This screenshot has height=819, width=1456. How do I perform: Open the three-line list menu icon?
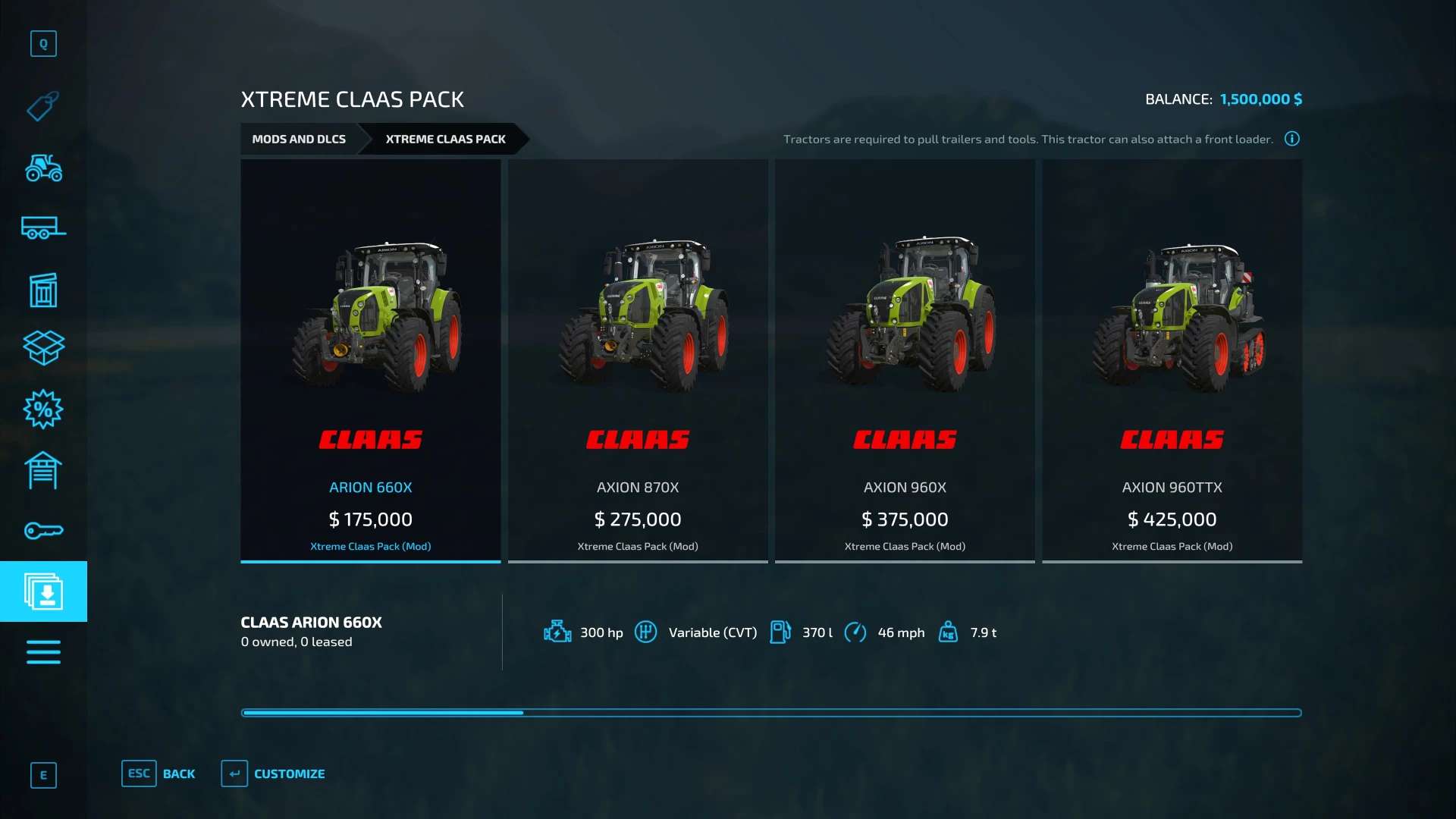[x=43, y=652]
